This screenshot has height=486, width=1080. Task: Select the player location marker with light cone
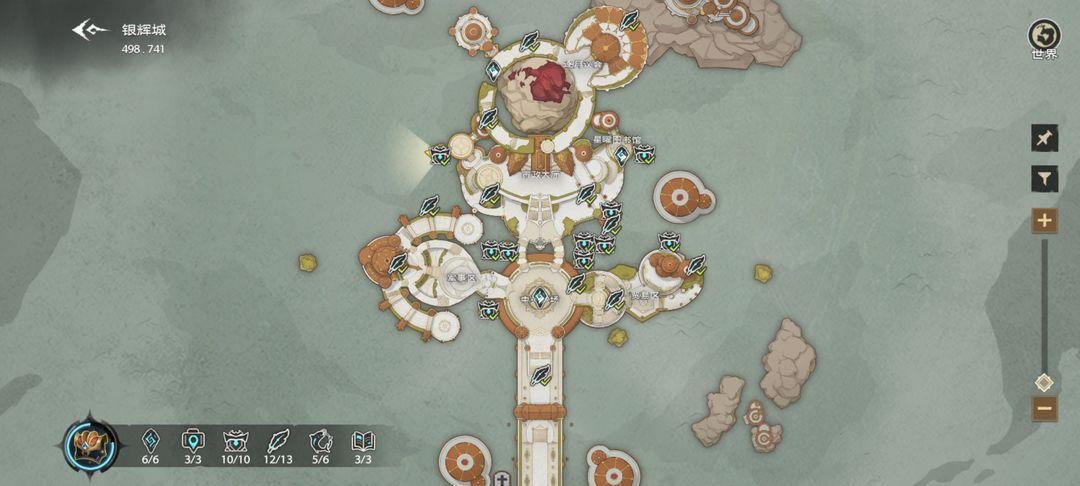point(439,154)
